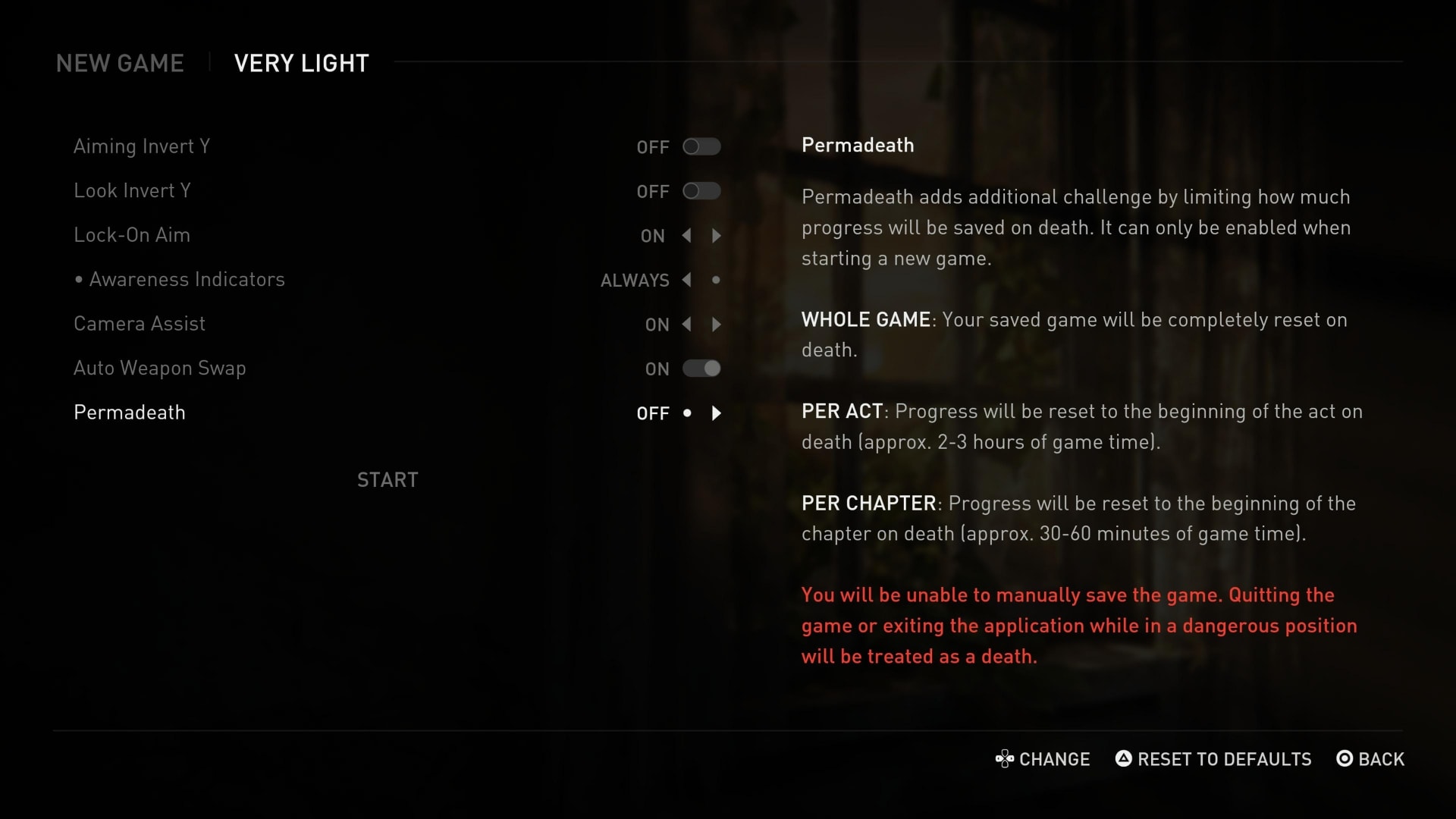1456x819 pixels.
Task: Select the Lock-On Aim option
Action: coord(132,235)
